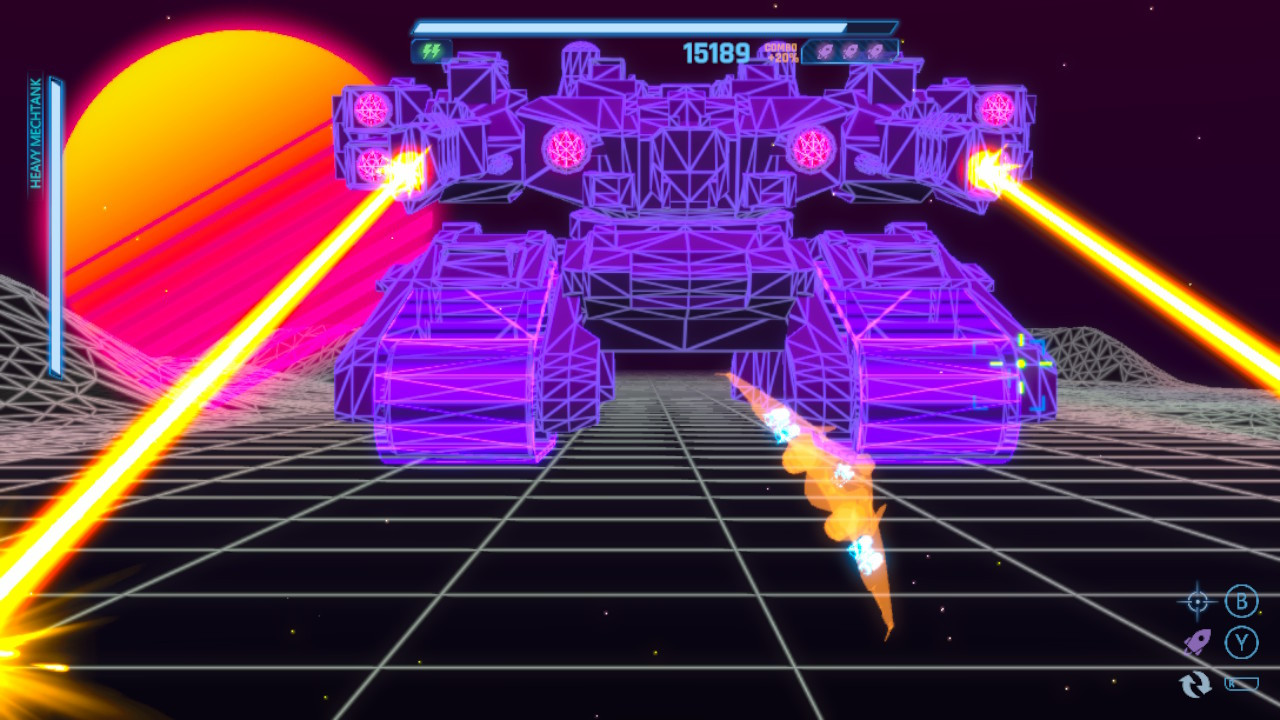The image size is (1280, 720).
Task: Click the first rocket ammo icon
Action: click(826, 52)
